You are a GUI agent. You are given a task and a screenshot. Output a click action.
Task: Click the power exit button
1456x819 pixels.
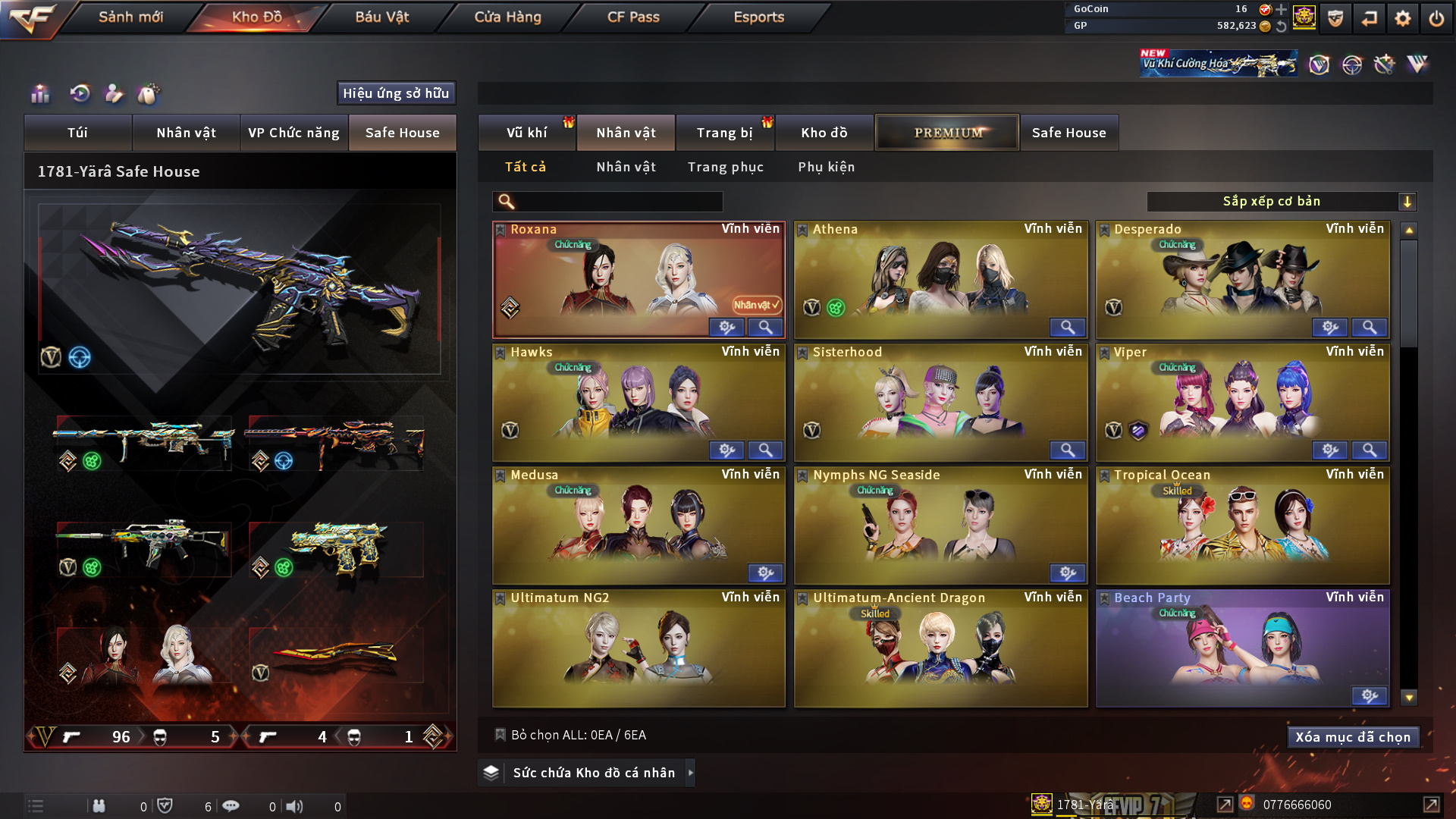coord(1436,18)
